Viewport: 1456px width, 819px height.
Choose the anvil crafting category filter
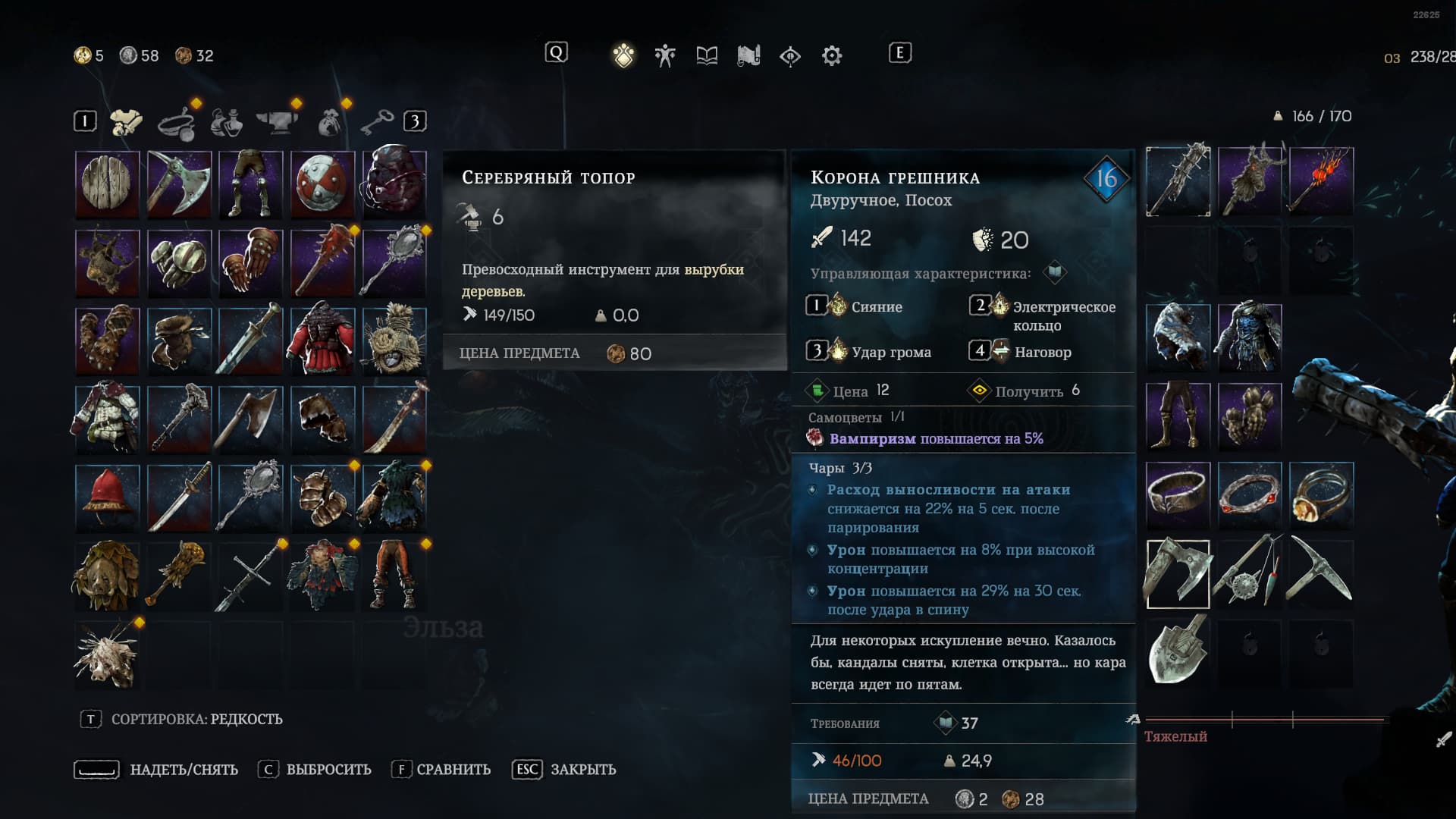coord(277,121)
